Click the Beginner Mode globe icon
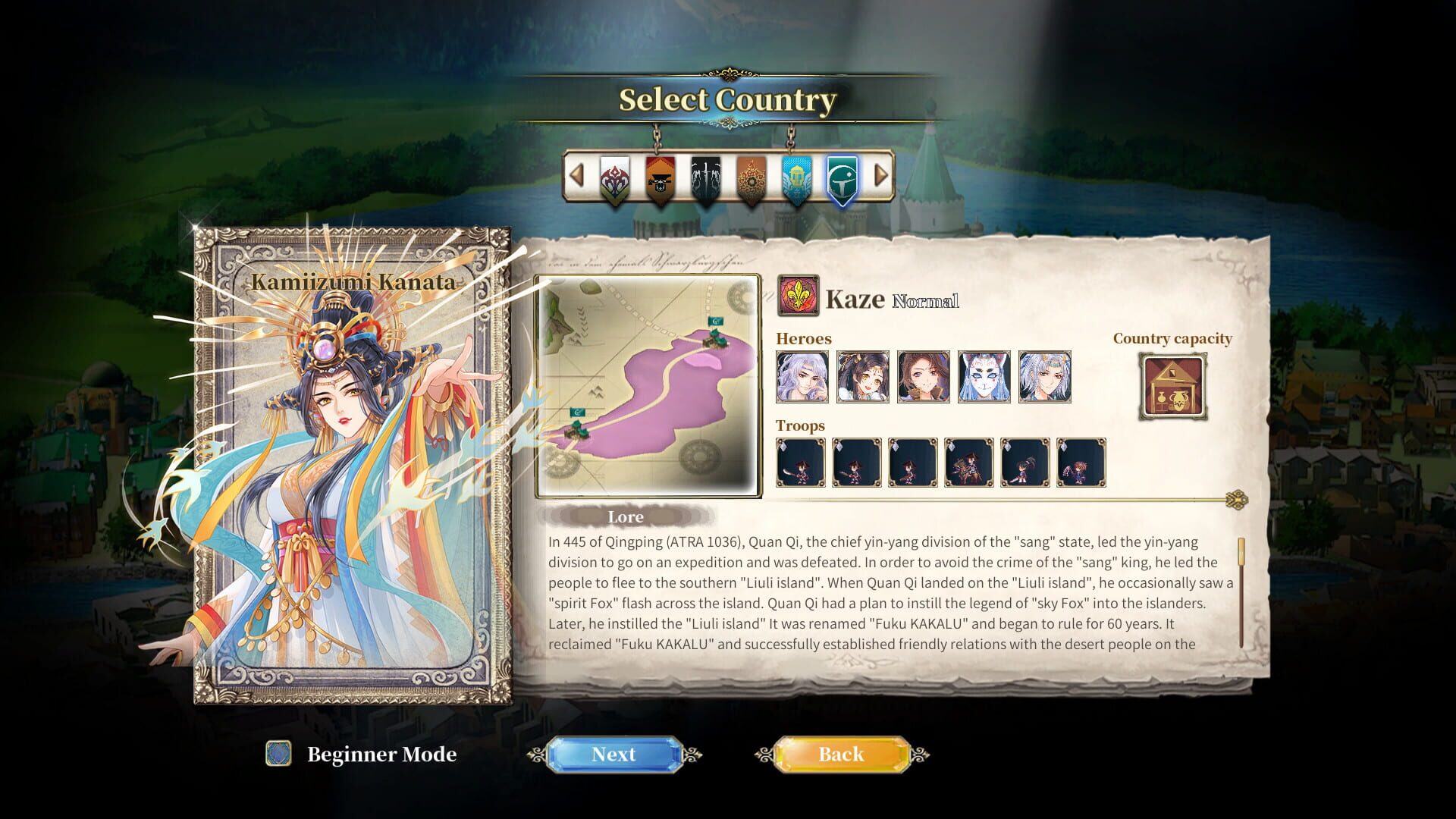The width and height of the screenshot is (1456, 819). [x=278, y=755]
